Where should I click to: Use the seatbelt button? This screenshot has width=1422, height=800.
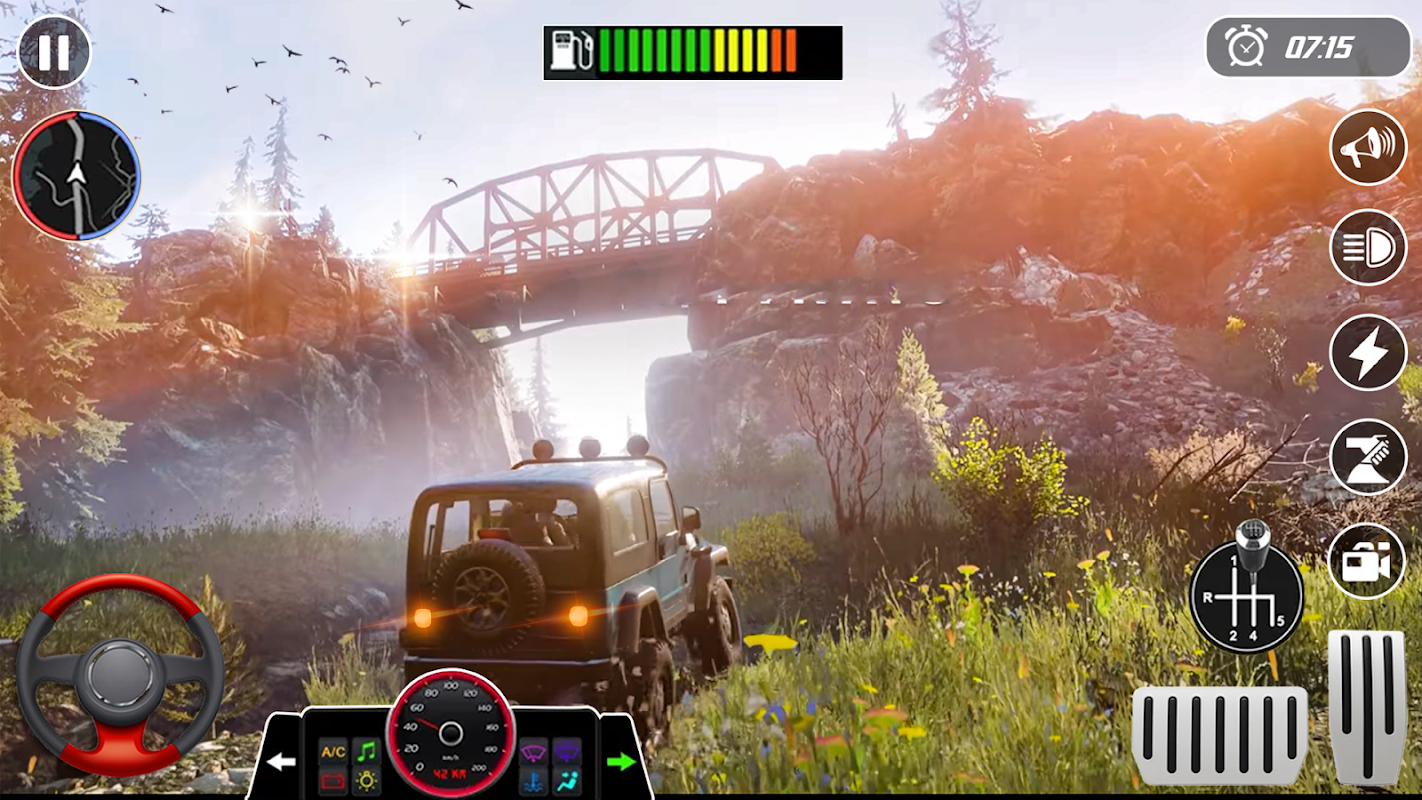[x=1367, y=457]
